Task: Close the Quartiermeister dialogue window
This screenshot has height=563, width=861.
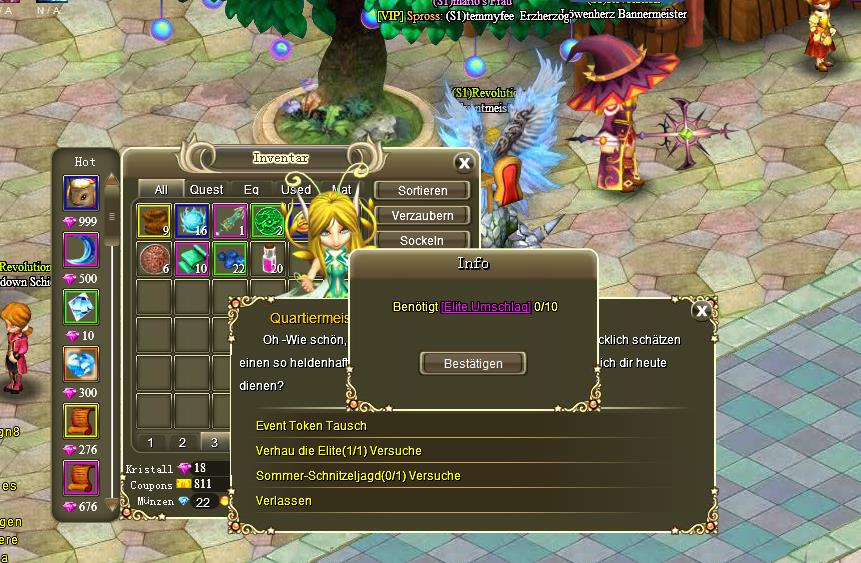Action: [702, 311]
